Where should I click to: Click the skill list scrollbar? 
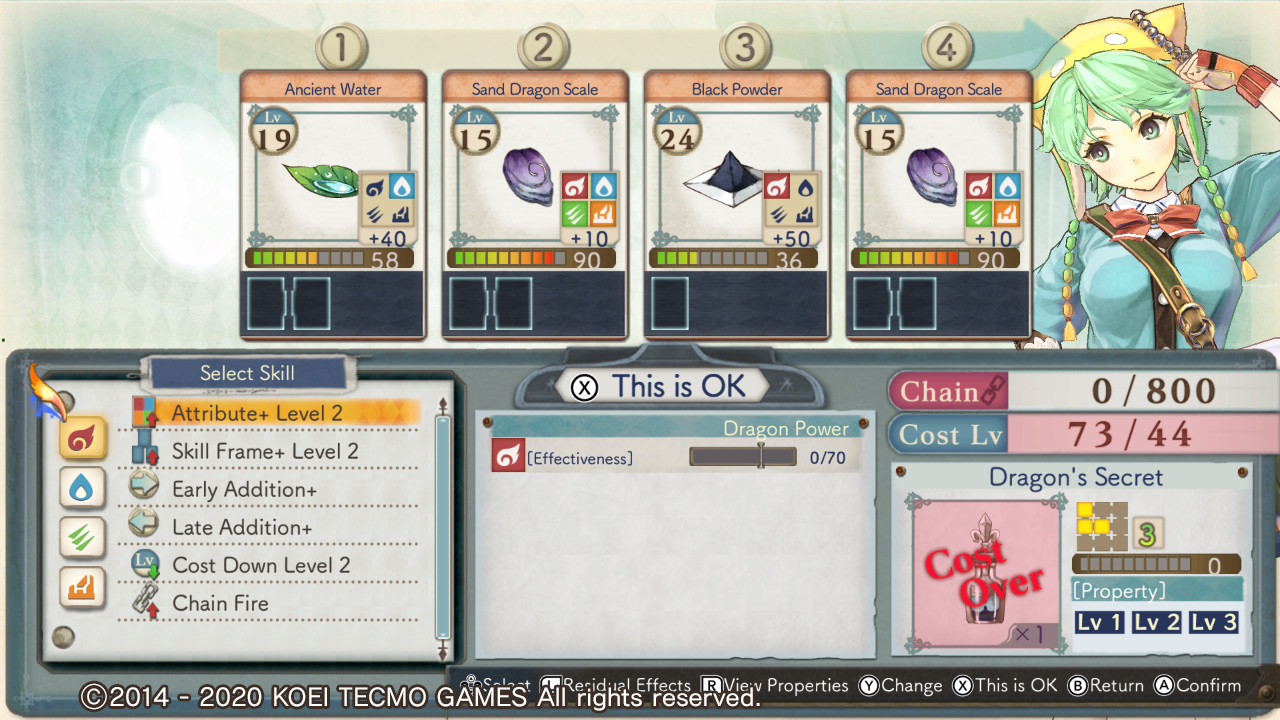443,530
